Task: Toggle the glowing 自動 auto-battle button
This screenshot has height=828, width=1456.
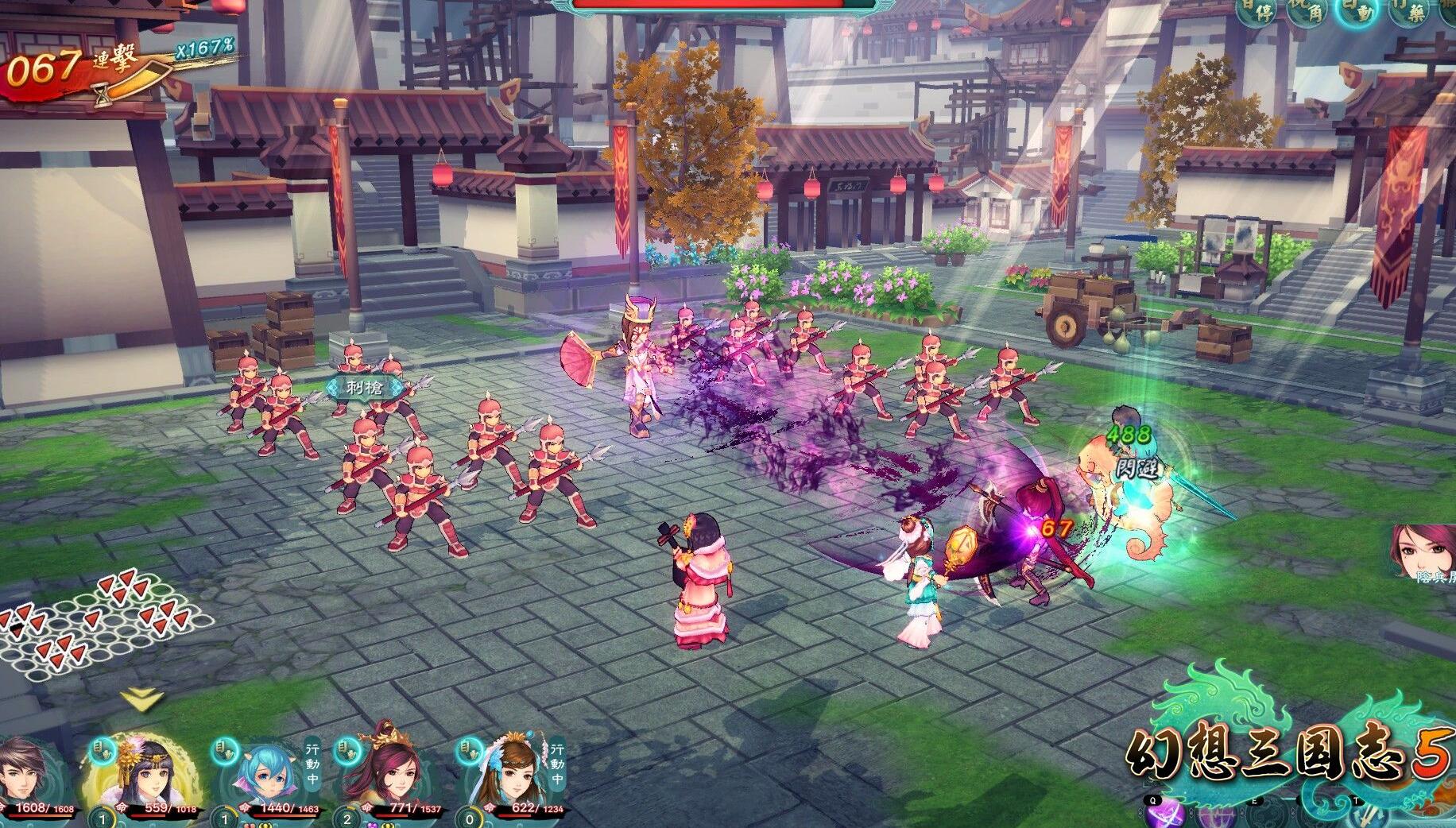Action: [1358, 13]
